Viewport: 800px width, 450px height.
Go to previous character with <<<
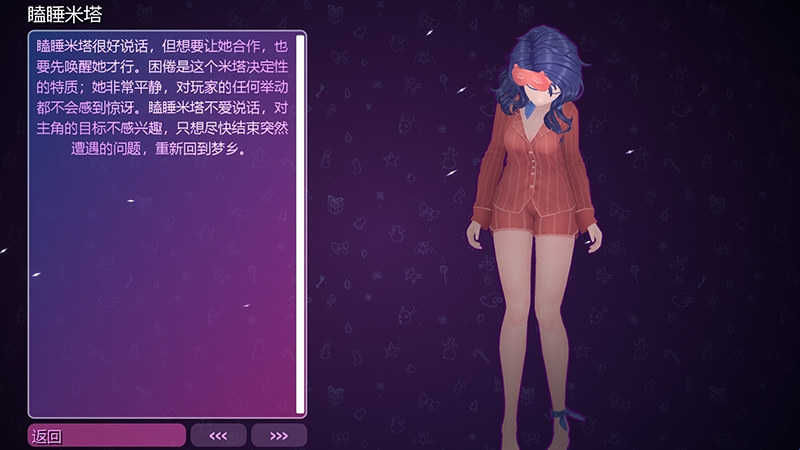click(218, 435)
